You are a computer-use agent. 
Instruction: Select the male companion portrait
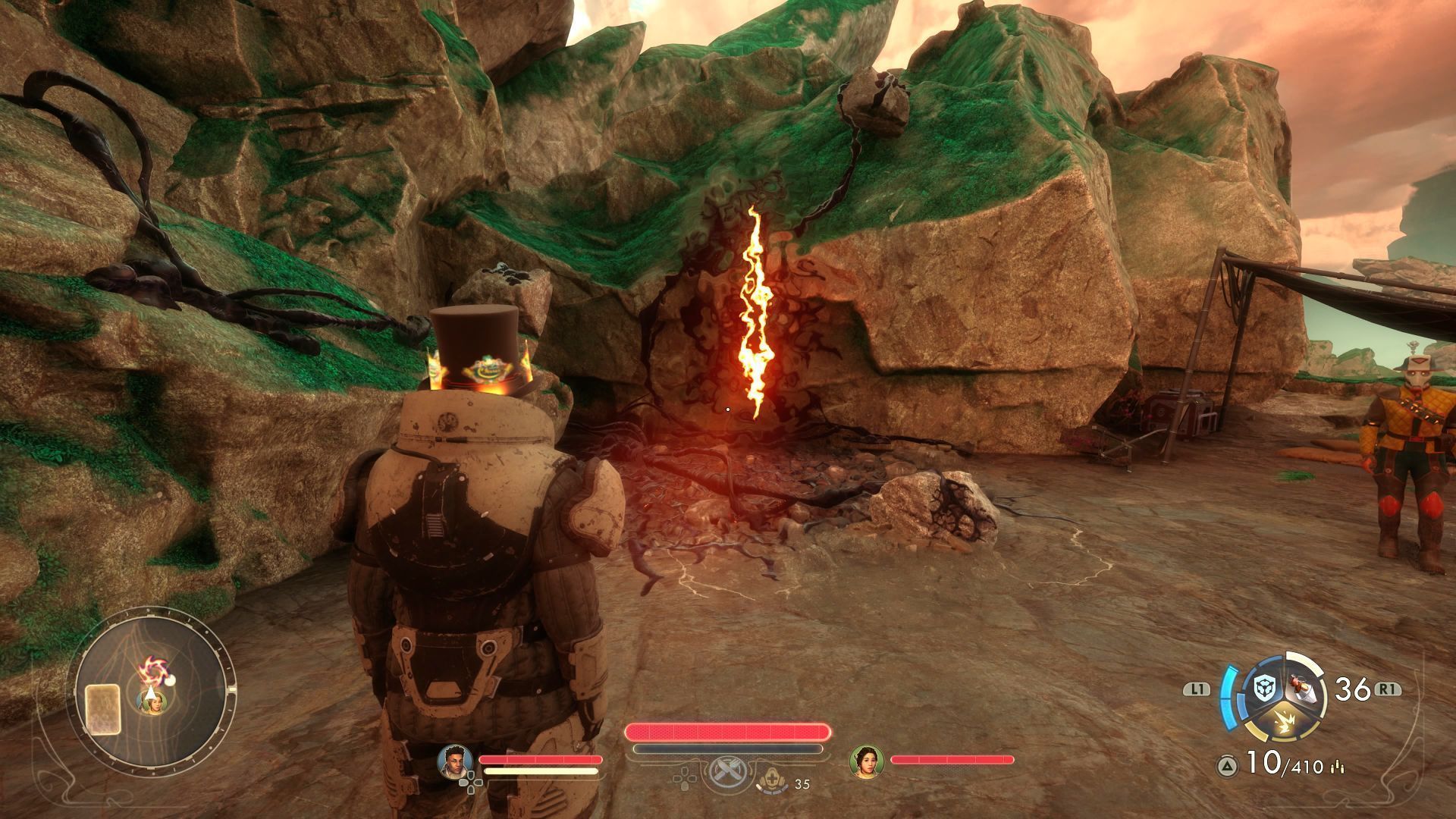455,761
